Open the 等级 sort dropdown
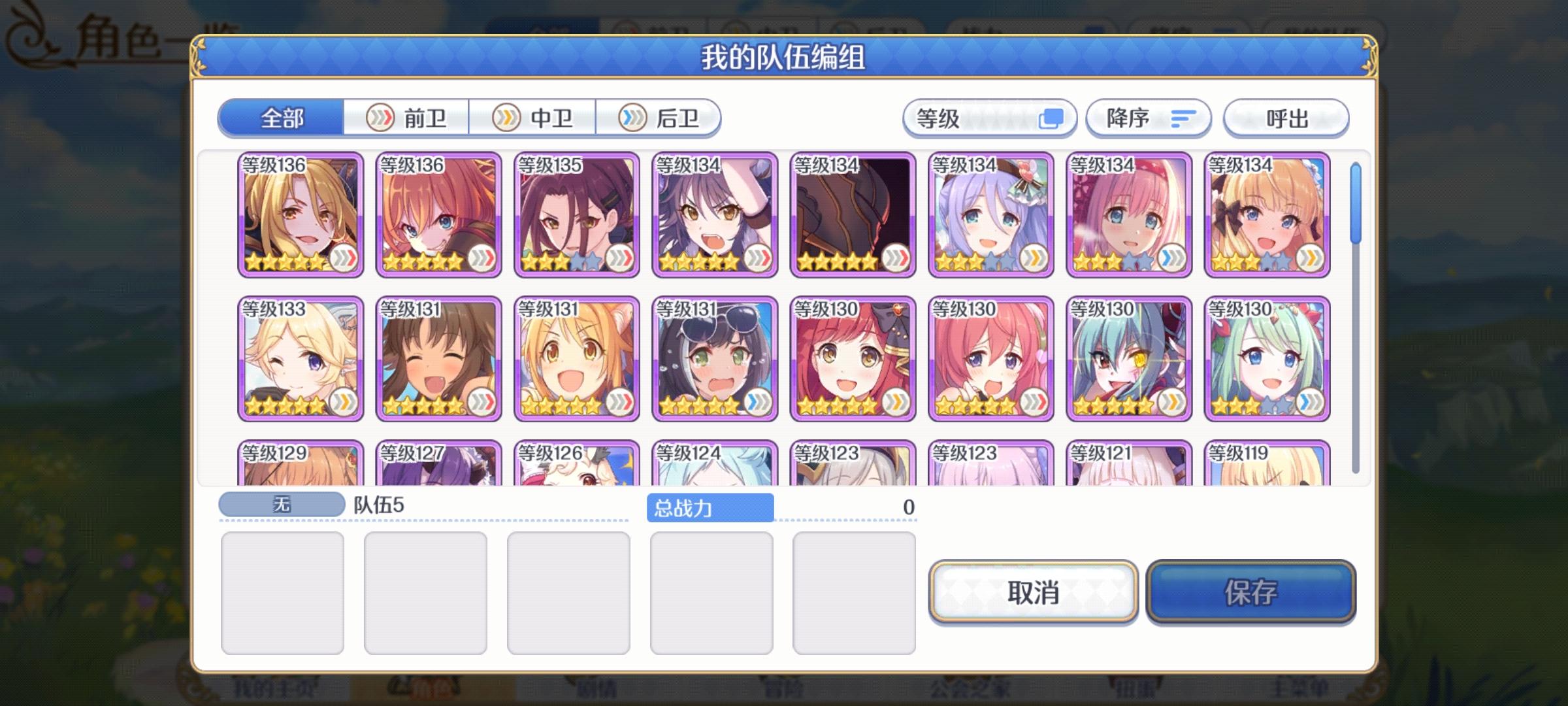This screenshot has height=706, width=1568. coord(987,118)
